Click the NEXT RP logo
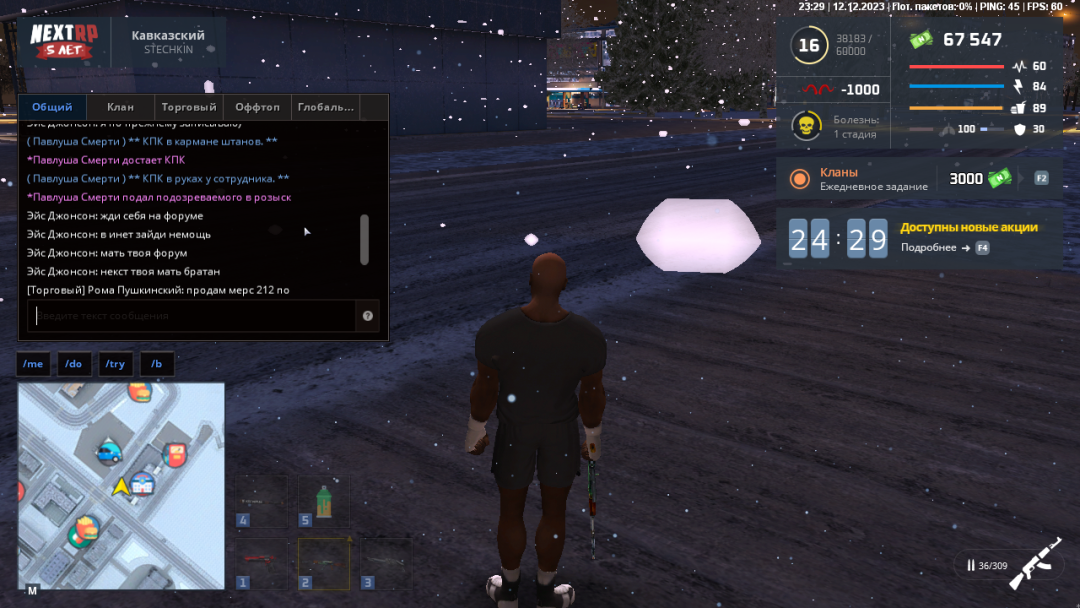 tap(63, 41)
